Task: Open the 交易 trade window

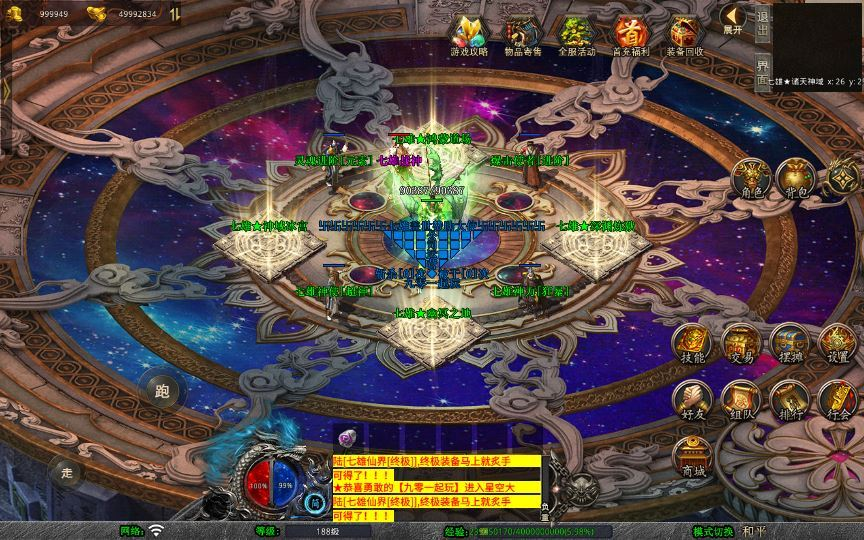Action: point(741,343)
